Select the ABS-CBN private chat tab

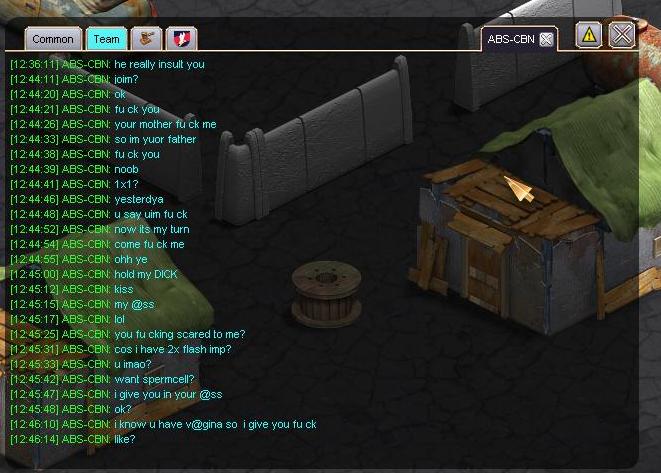tap(510, 40)
